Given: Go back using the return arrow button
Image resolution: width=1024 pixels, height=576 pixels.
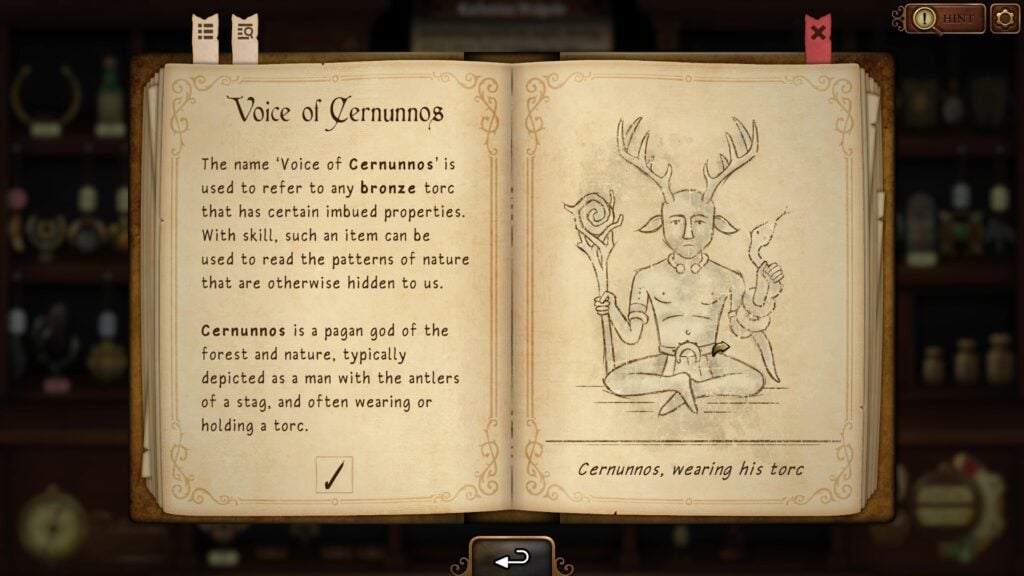Looking at the screenshot, I should (512, 559).
